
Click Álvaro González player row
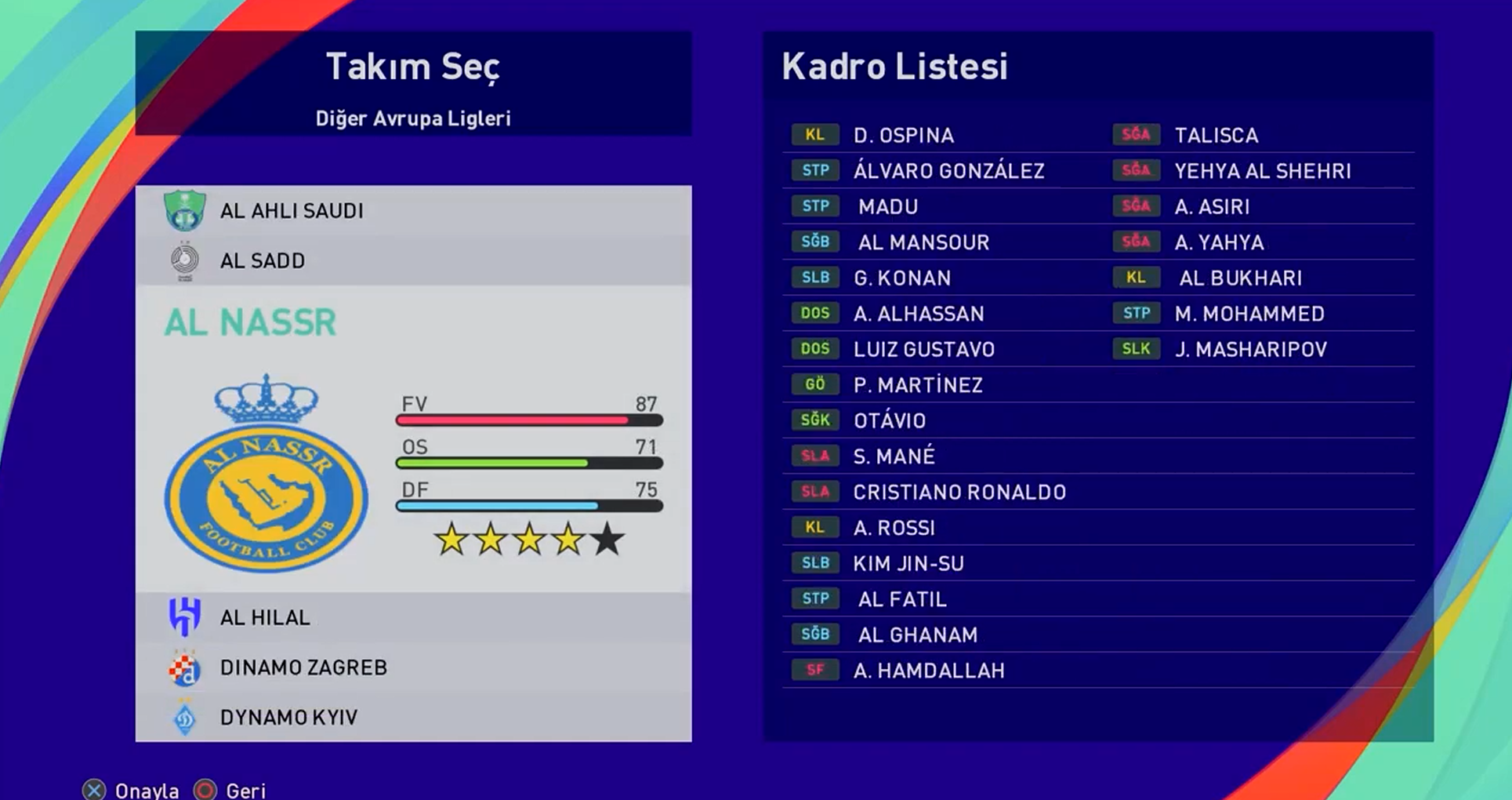pyautogui.click(x=948, y=171)
